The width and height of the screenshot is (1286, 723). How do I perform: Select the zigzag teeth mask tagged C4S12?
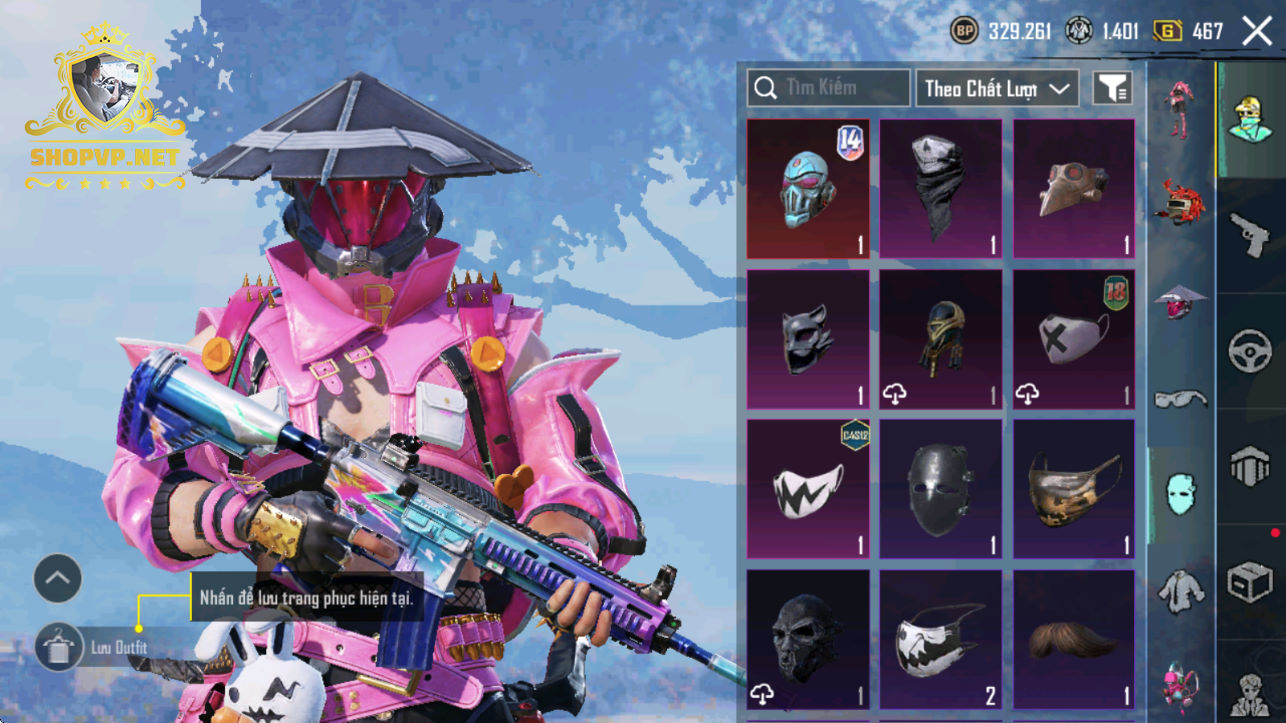808,489
